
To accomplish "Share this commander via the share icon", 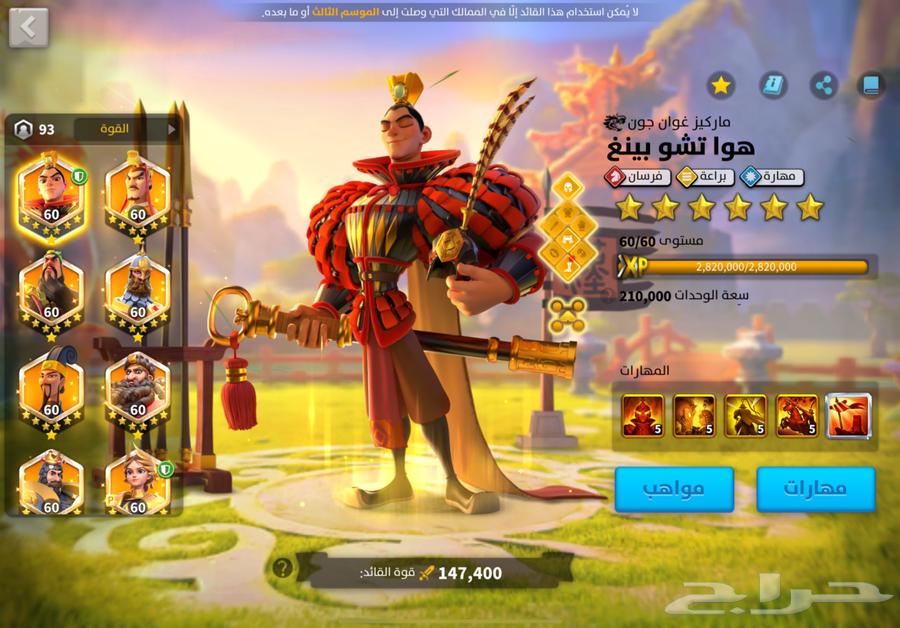I will tap(823, 84).
